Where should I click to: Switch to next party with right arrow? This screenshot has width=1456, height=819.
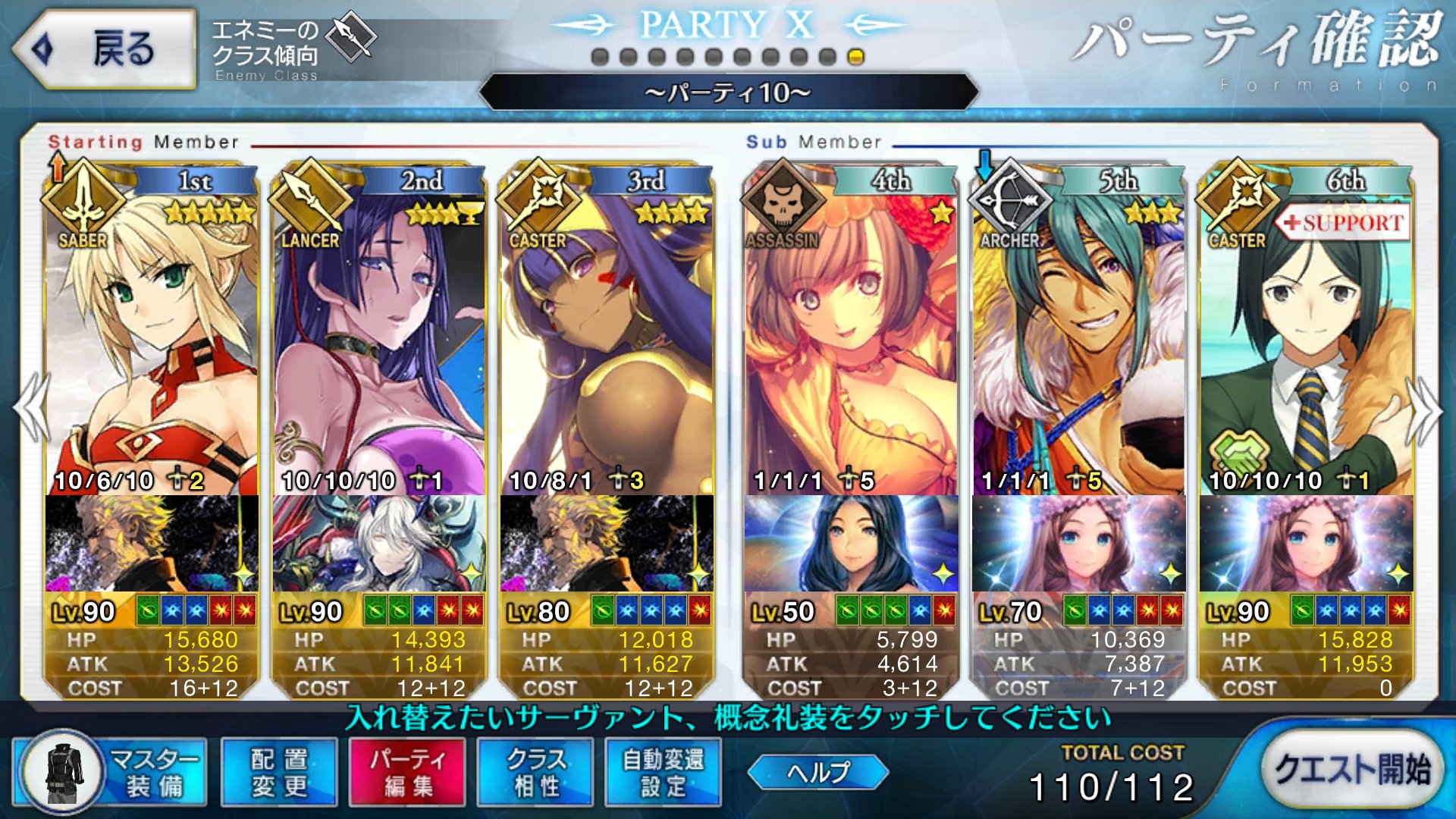[x=1424, y=409]
